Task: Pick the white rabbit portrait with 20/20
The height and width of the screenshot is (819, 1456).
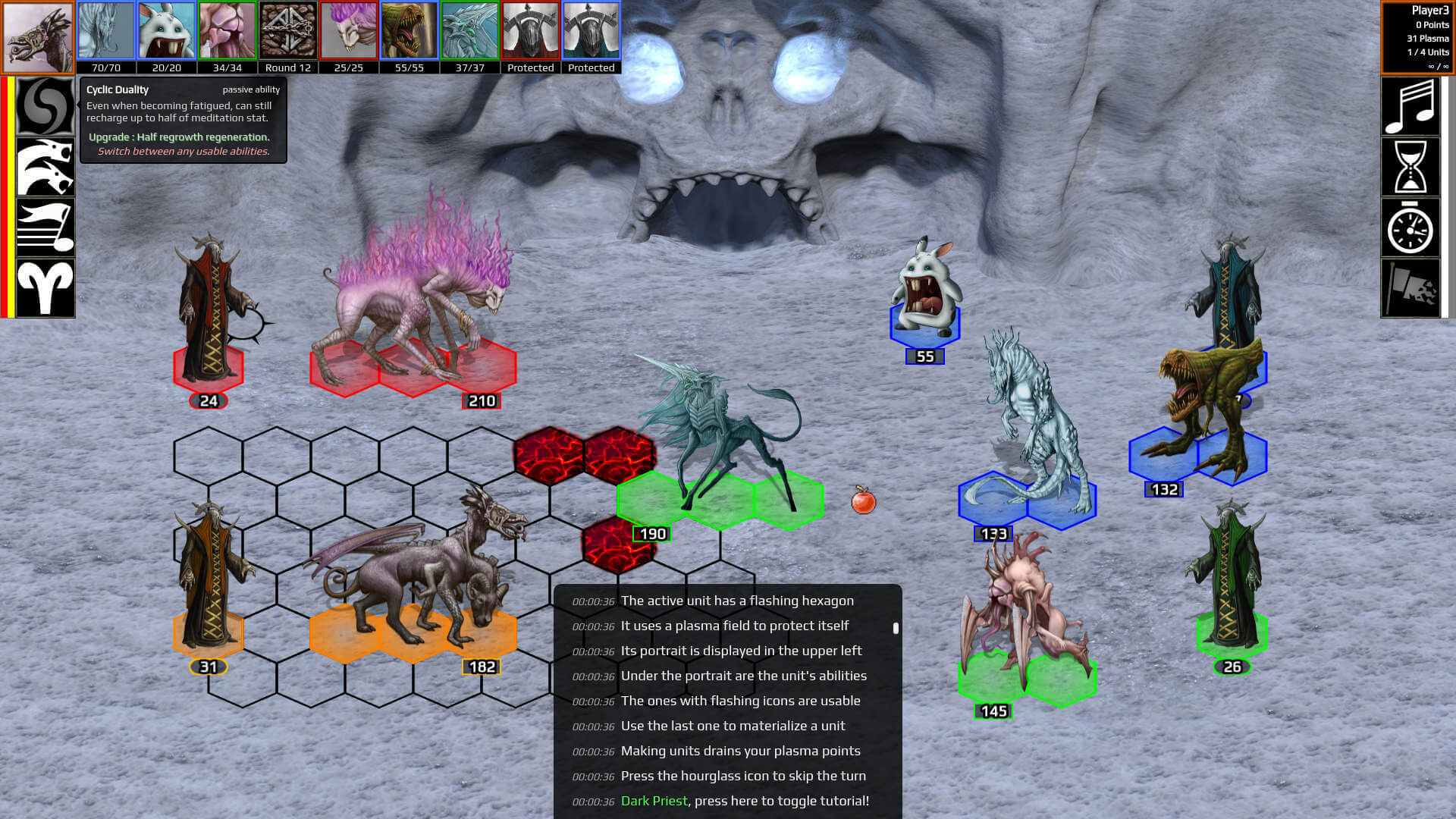Action: [167, 31]
